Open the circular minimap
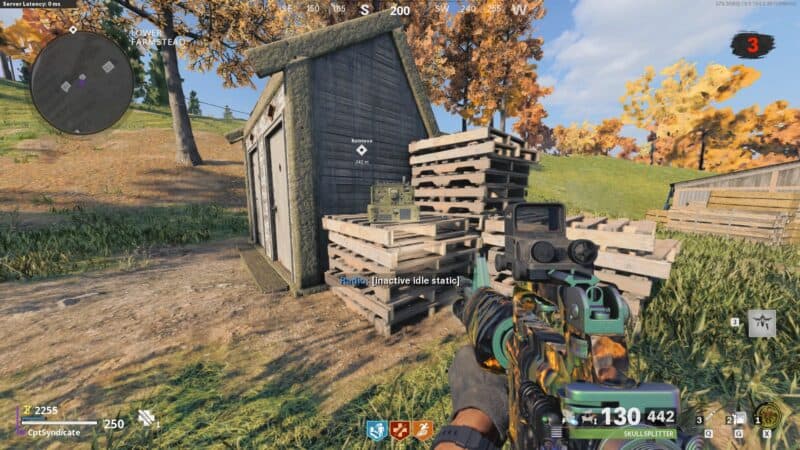 click(82, 83)
